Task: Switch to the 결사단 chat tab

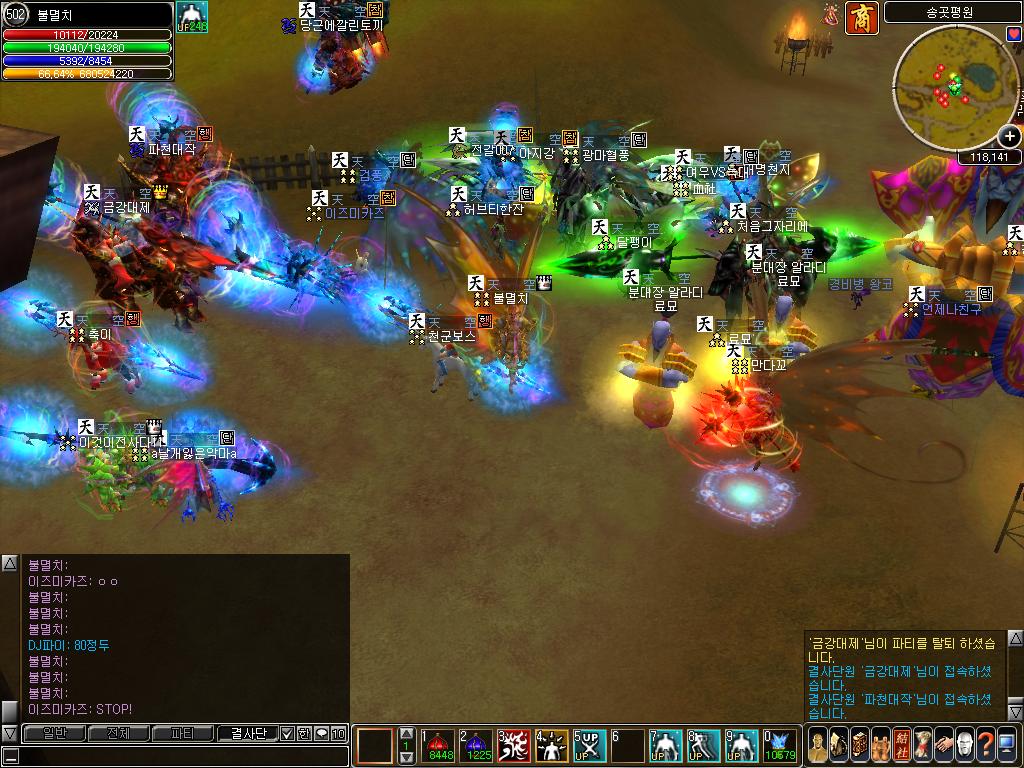Action: (247, 733)
